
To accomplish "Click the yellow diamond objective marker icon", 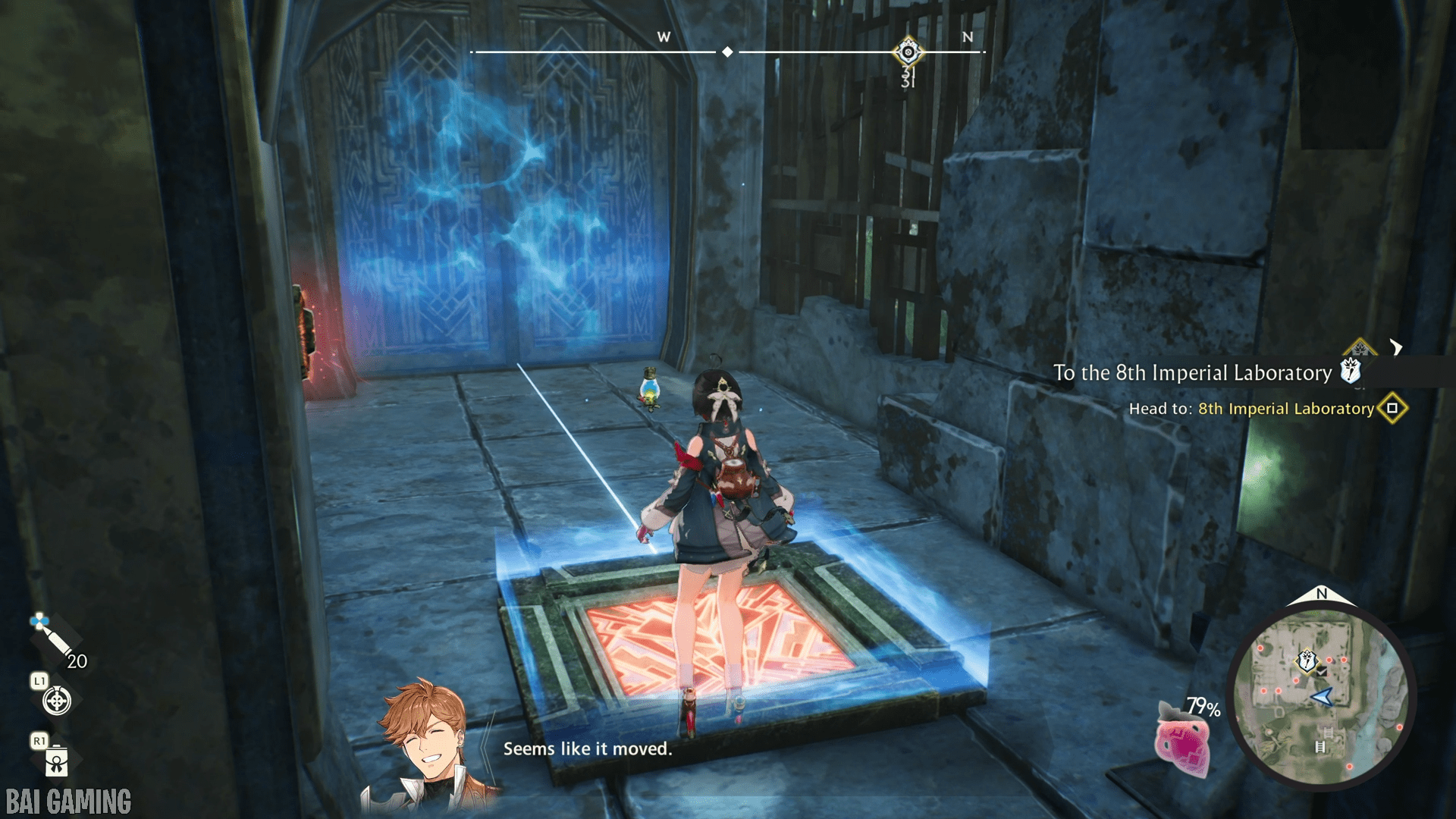I will tap(1392, 408).
